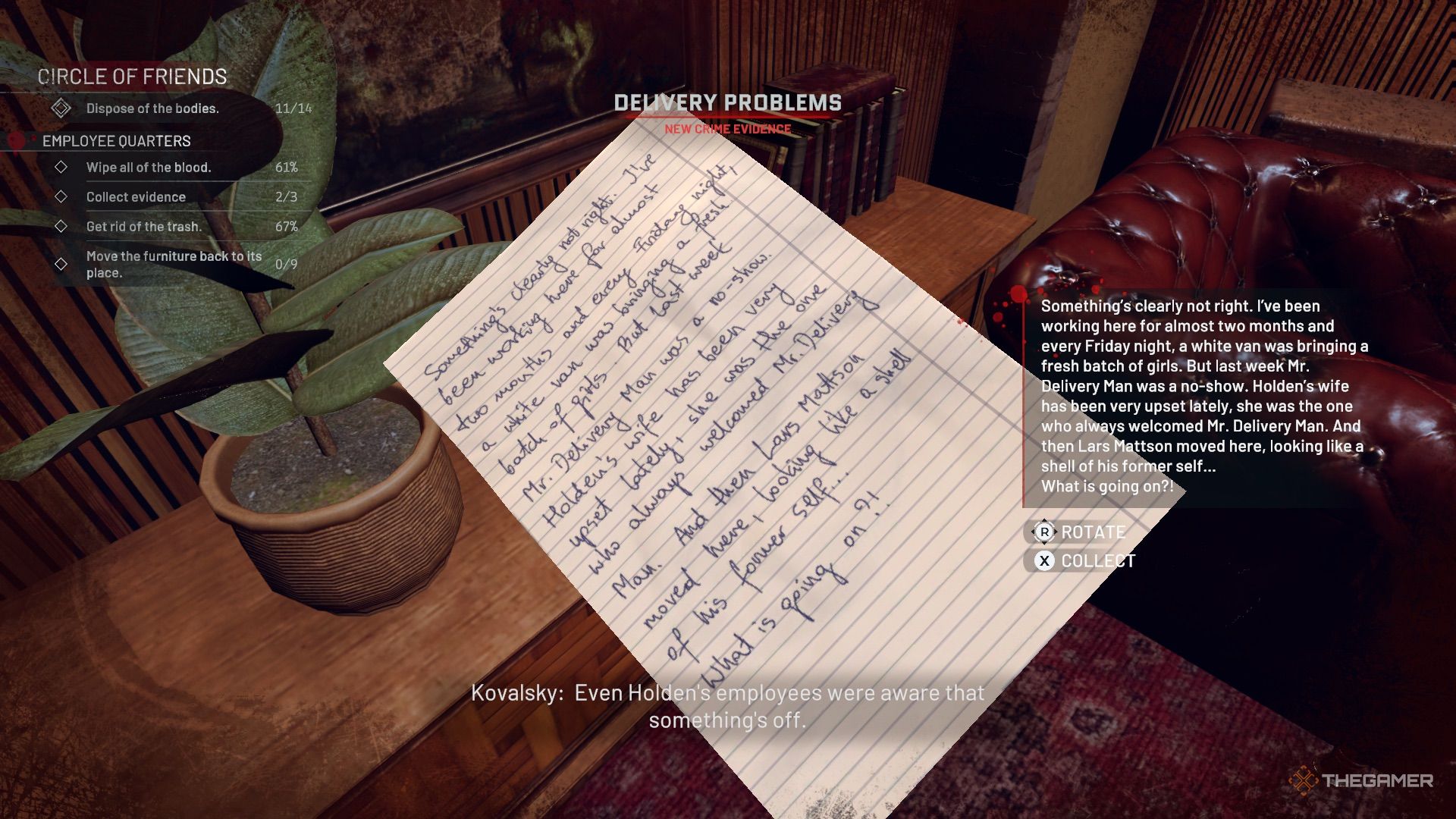The image size is (1456, 819).
Task: Select the Dispose of the bodies objective
Action: 152,108
